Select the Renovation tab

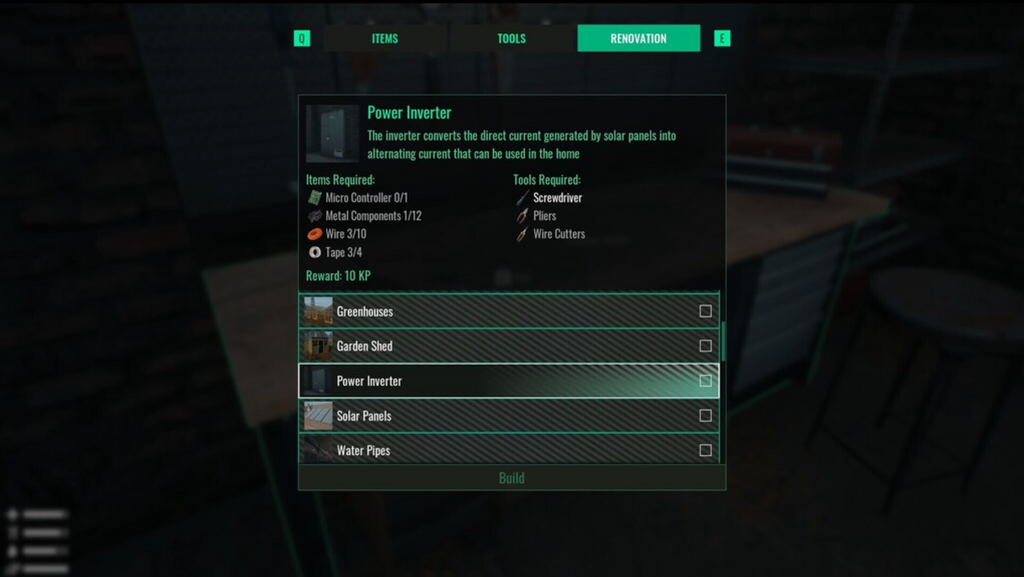(638, 39)
